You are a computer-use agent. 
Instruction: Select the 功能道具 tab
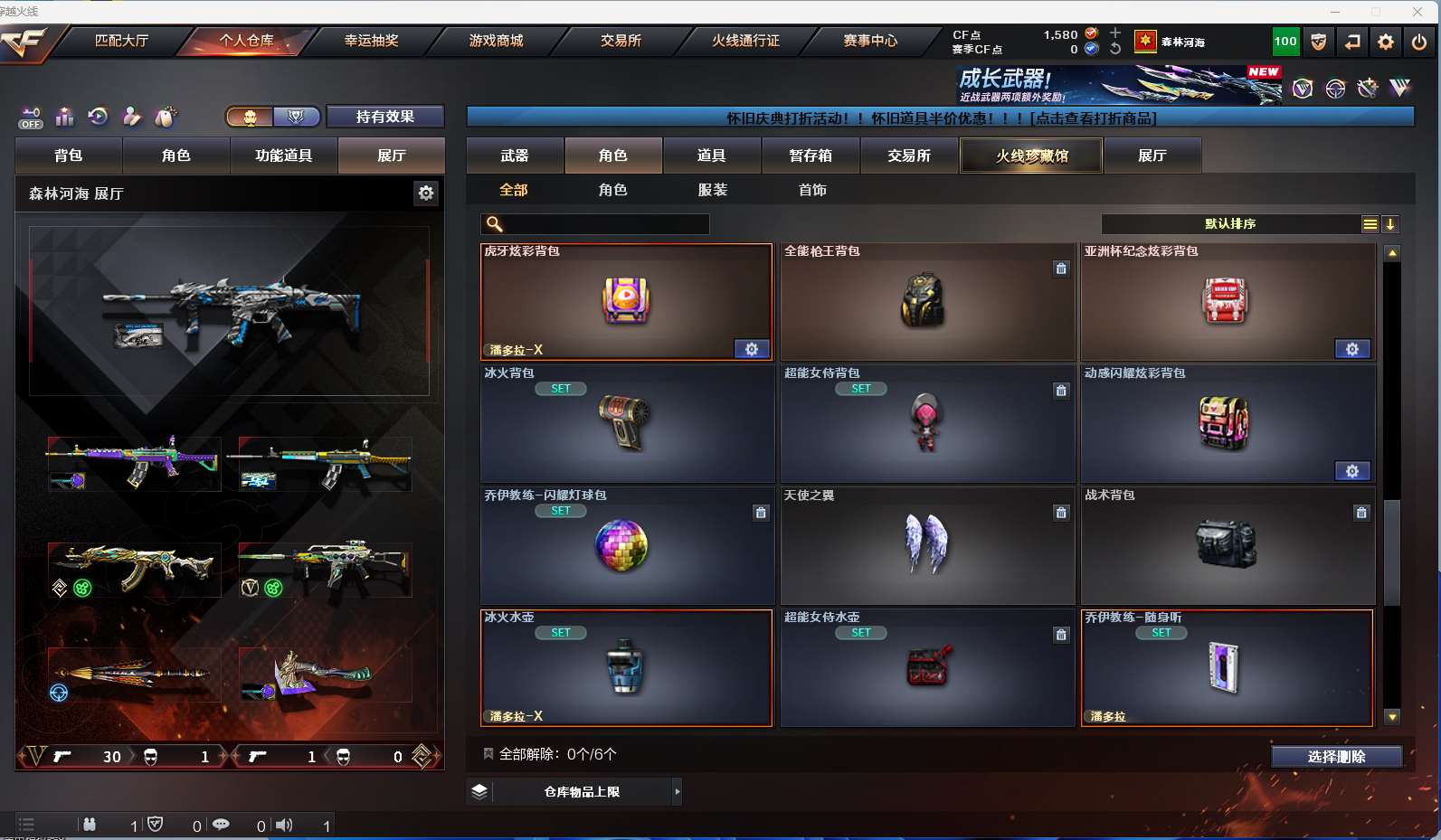click(284, 156)
